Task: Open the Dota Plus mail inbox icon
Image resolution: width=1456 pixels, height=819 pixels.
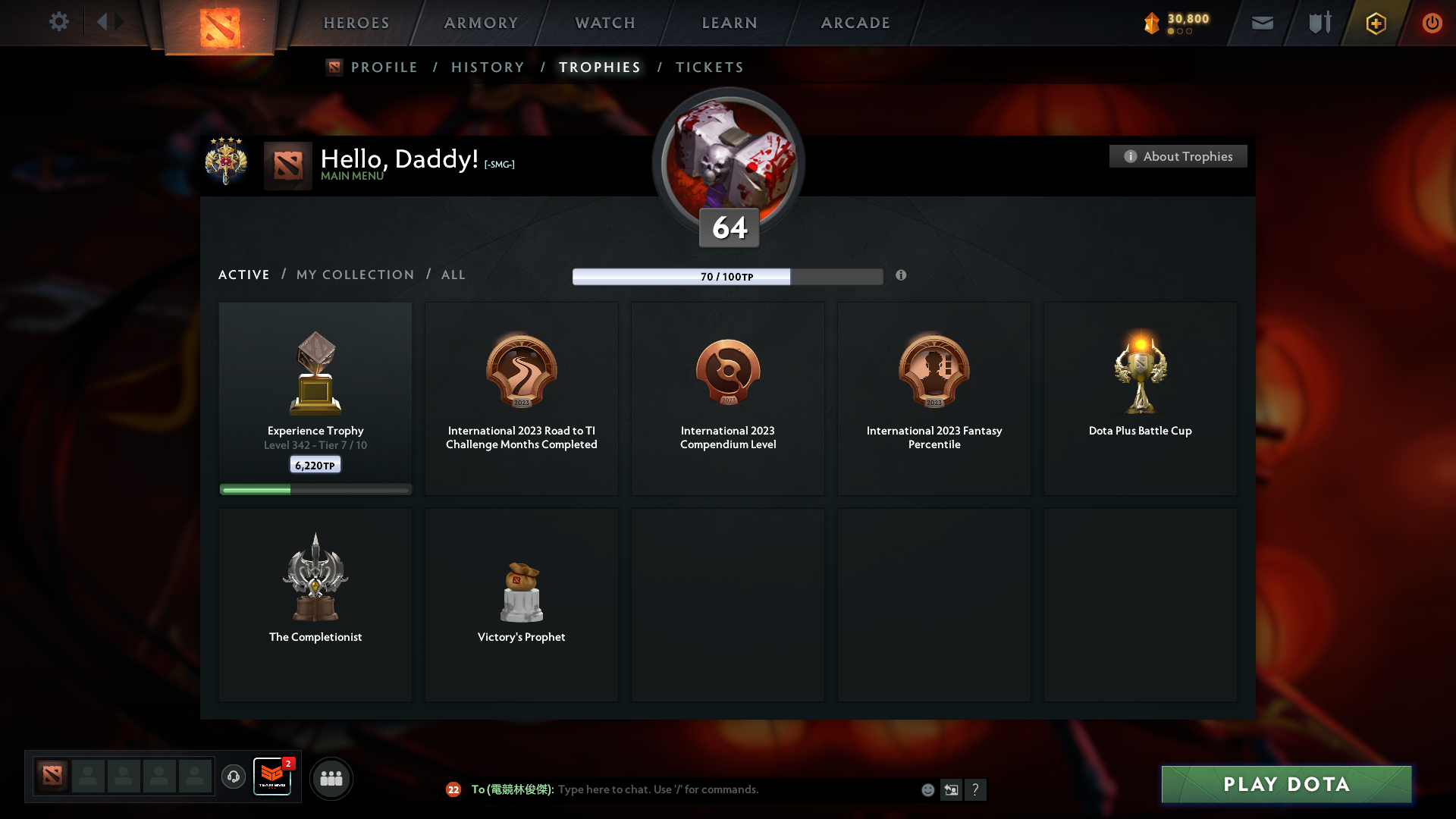Action: tap(1262, 23)
